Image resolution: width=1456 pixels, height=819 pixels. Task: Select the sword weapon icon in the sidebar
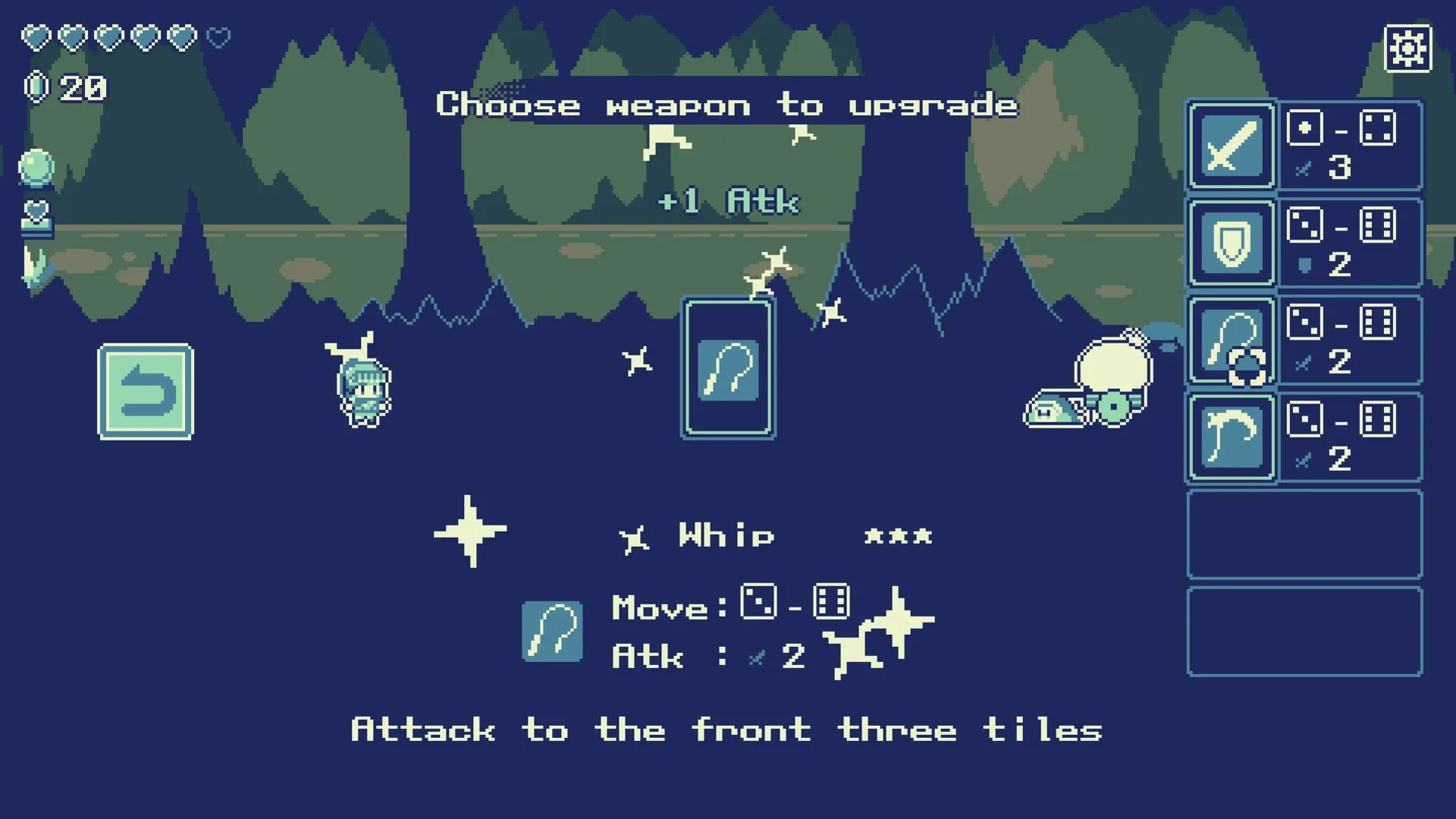pyautogui.click(x=1230, y=144)
